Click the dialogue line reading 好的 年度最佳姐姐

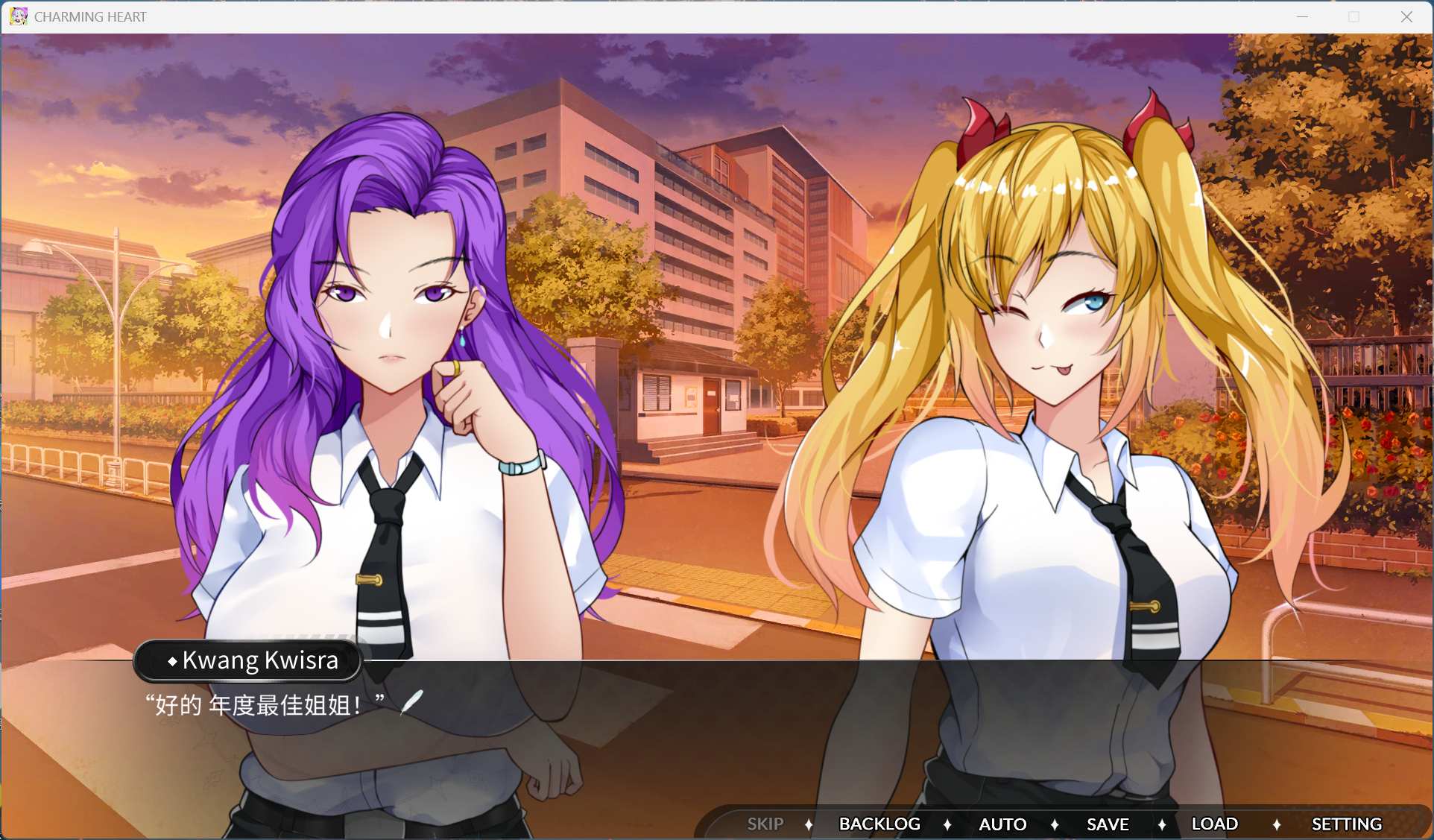265,704
